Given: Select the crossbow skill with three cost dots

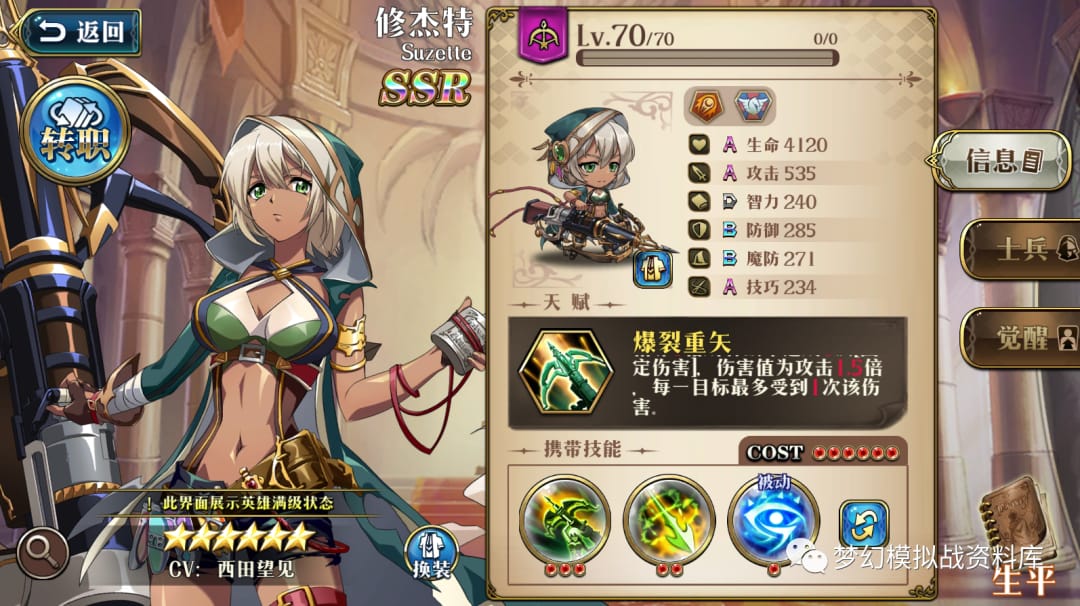Looking at the screenshot, I should tap(565, 521).
